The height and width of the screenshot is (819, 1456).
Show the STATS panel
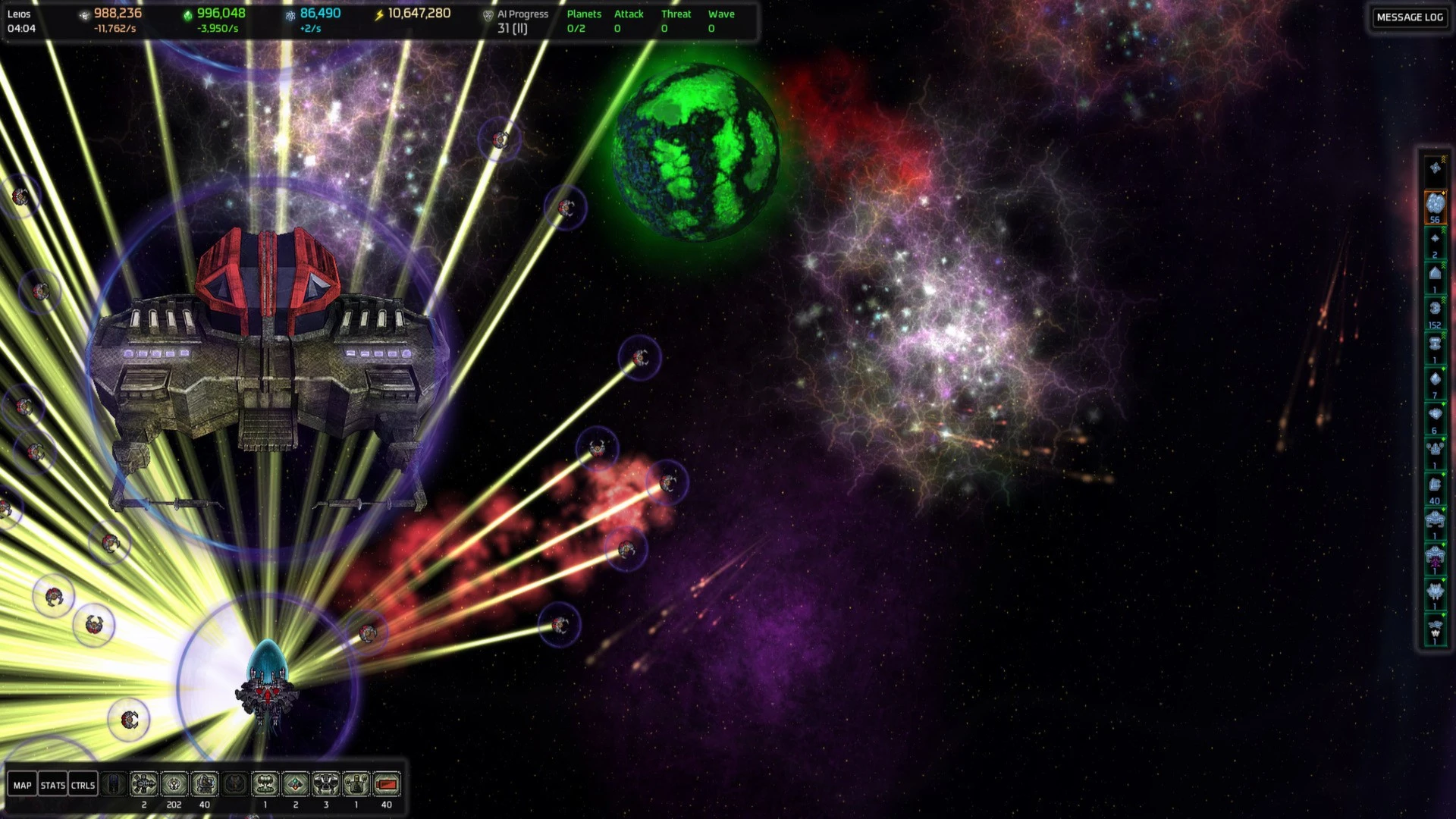point(52,785)
